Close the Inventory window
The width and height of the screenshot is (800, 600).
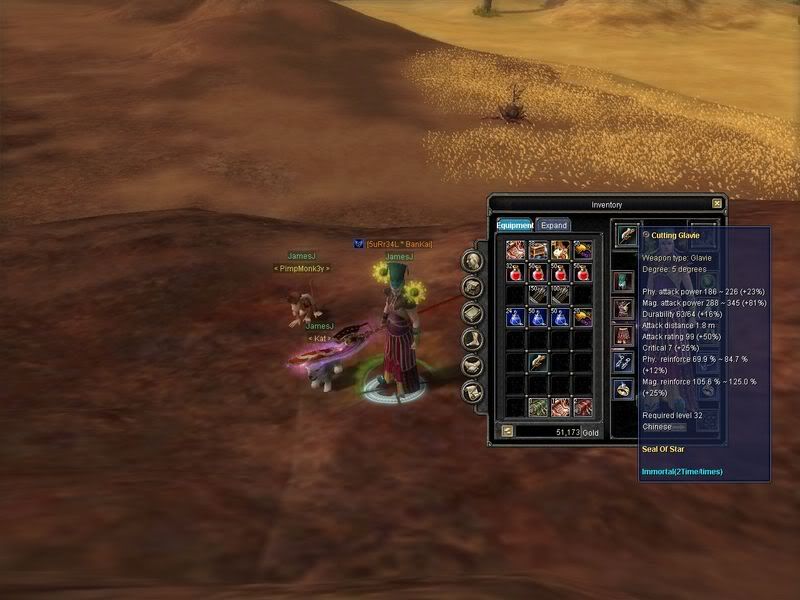pyautogui.click(x=717, y=204)
